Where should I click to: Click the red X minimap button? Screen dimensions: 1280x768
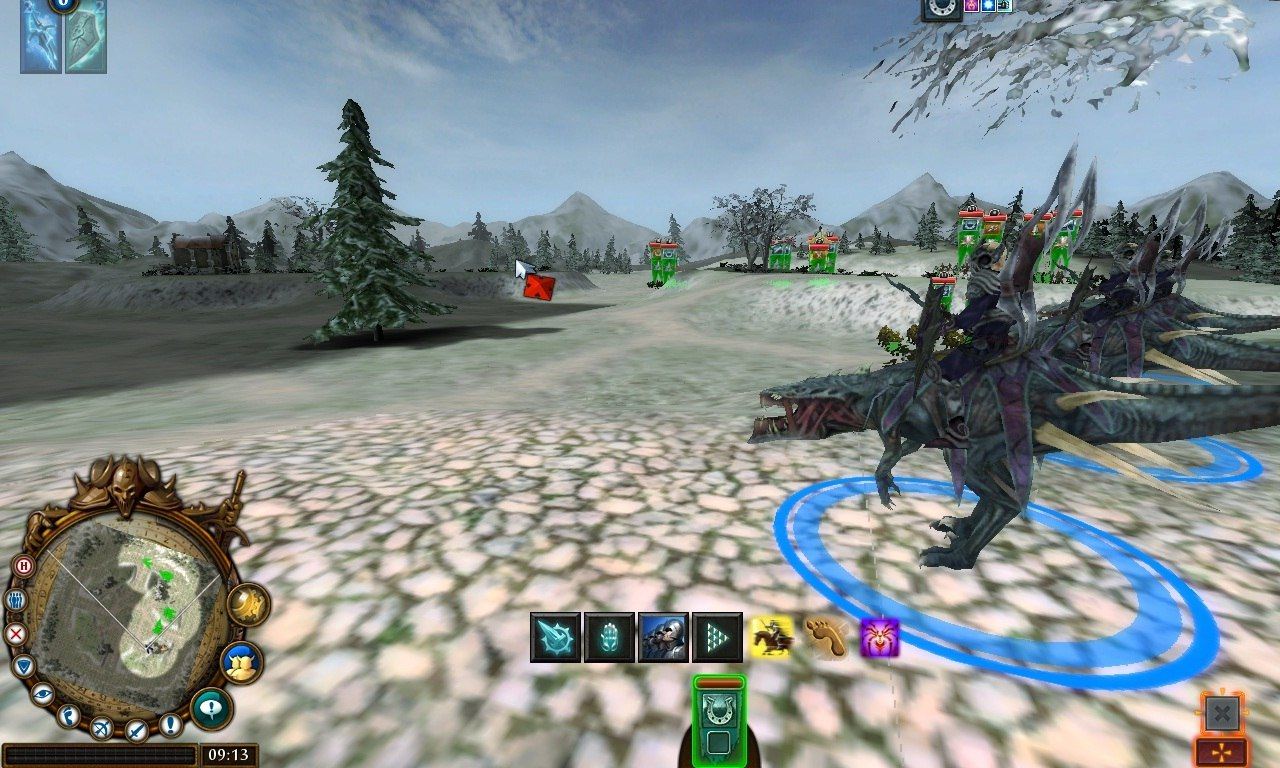15,634
